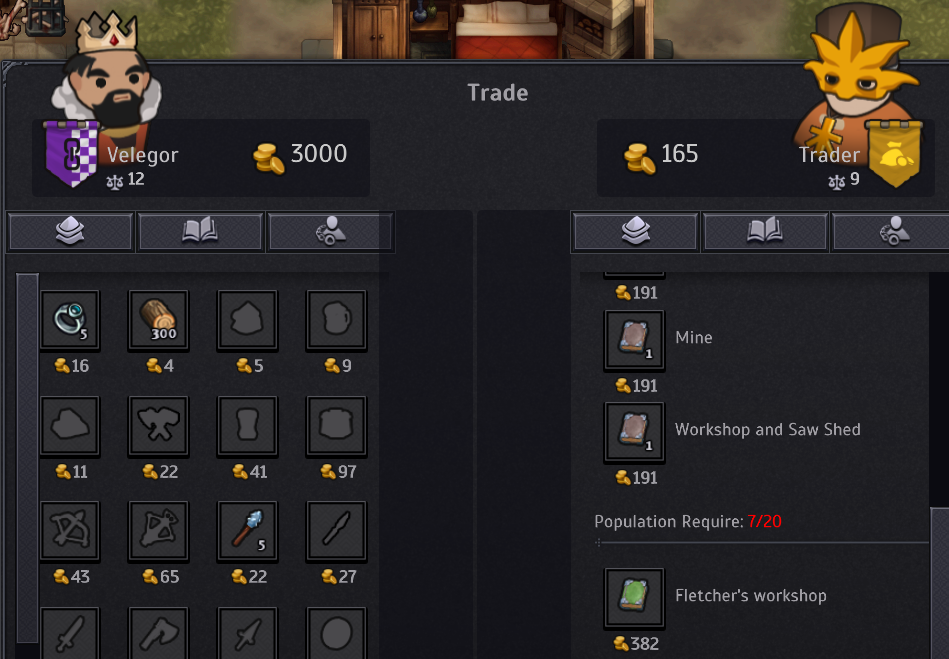The width and height of the screenshot is (949, 659).
Task: Choose the greyed-out bow slot priced 43
Action: (70, 531)
